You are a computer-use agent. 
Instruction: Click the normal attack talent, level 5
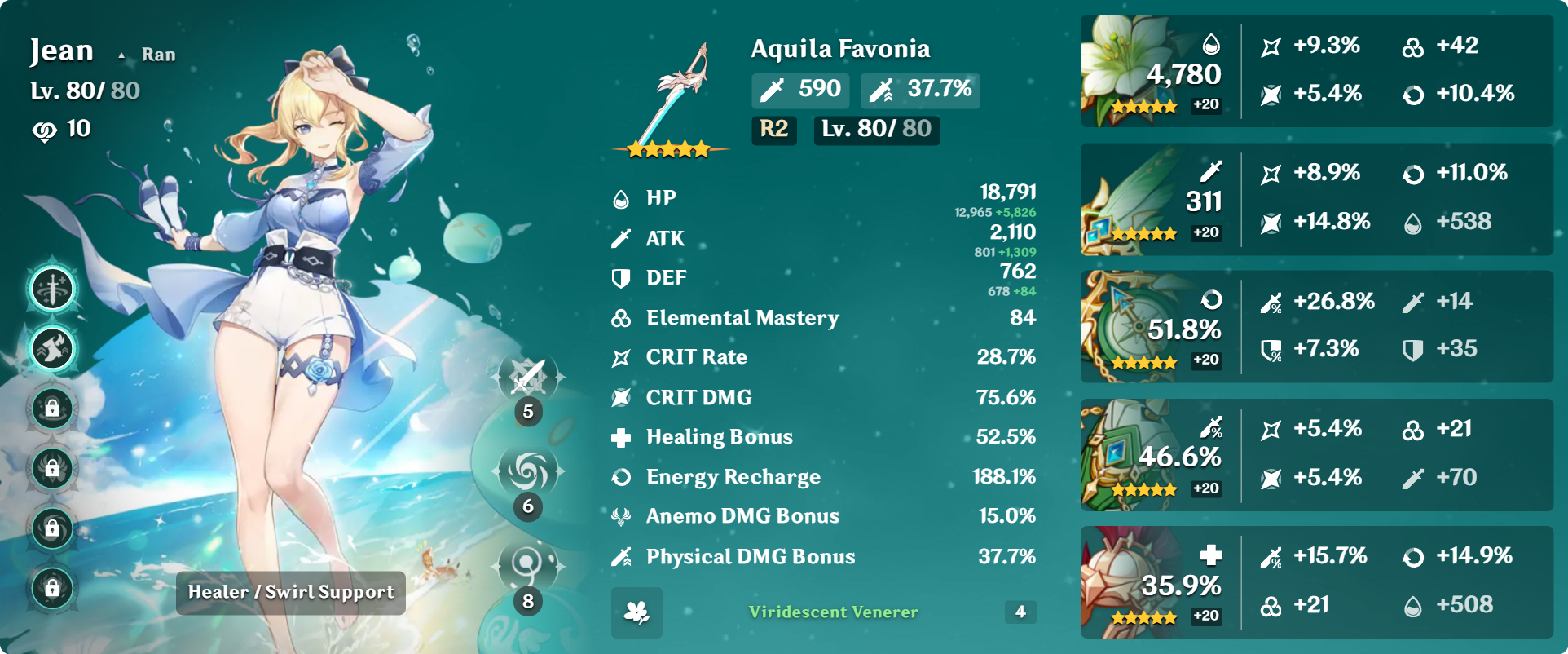529,378
